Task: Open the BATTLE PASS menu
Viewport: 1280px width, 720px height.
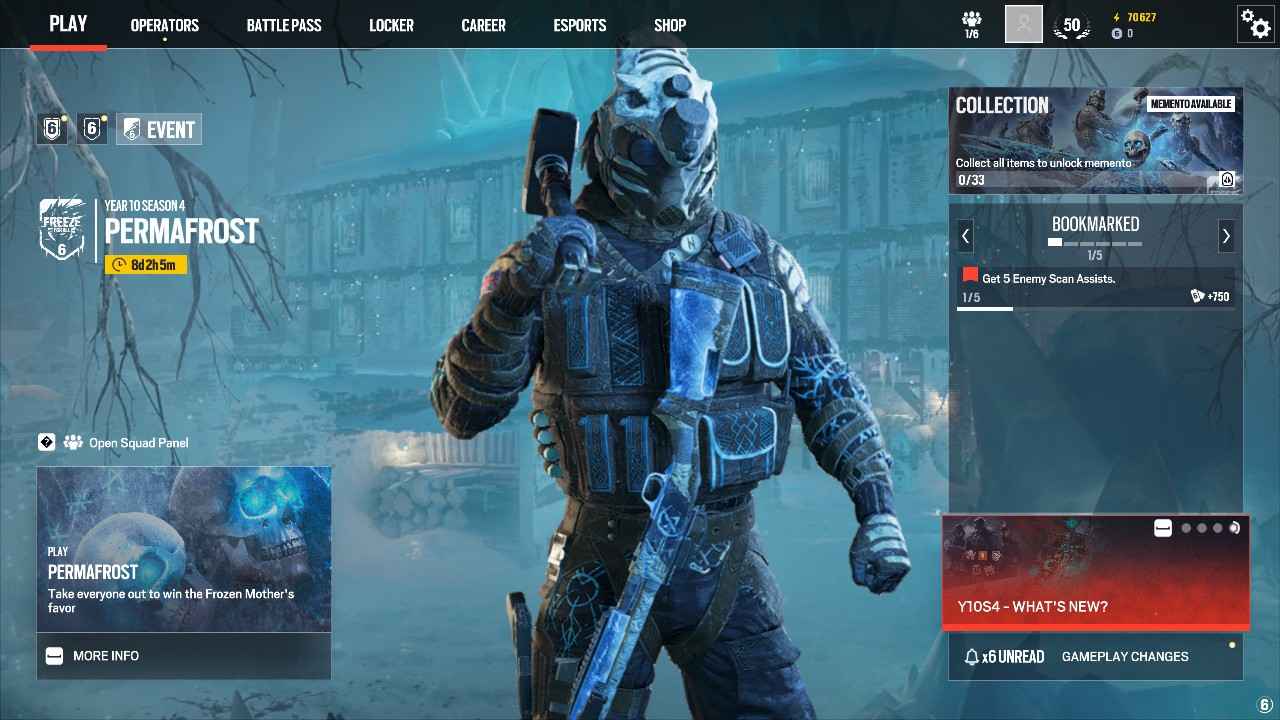Action: pyautogui.click(x=284, y=25)
